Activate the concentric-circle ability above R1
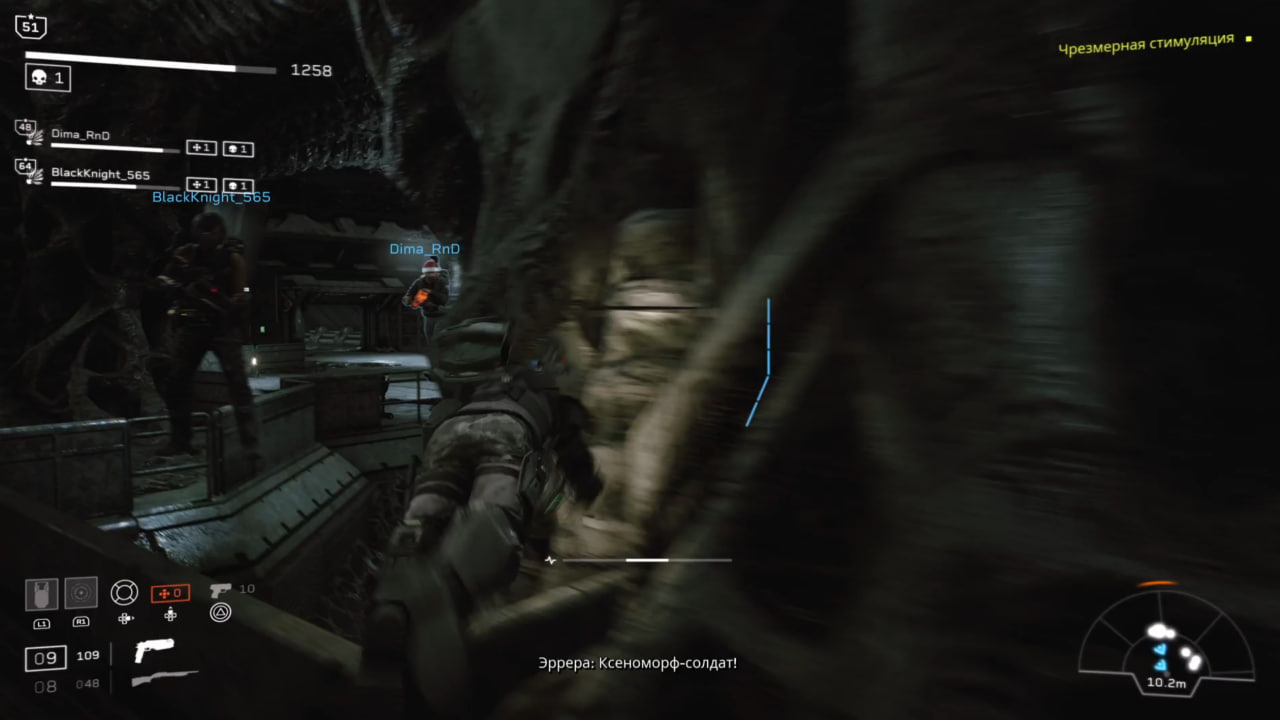Screen dimensions: 1280x720 pyautogui.click(x=81, y=593)
